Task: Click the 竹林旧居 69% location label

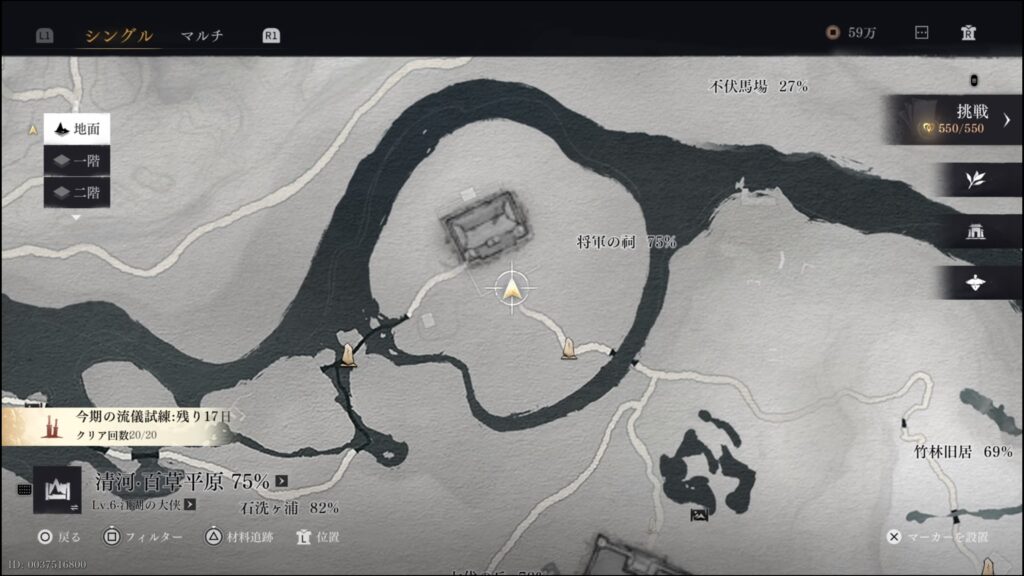Action: [963, 452]
